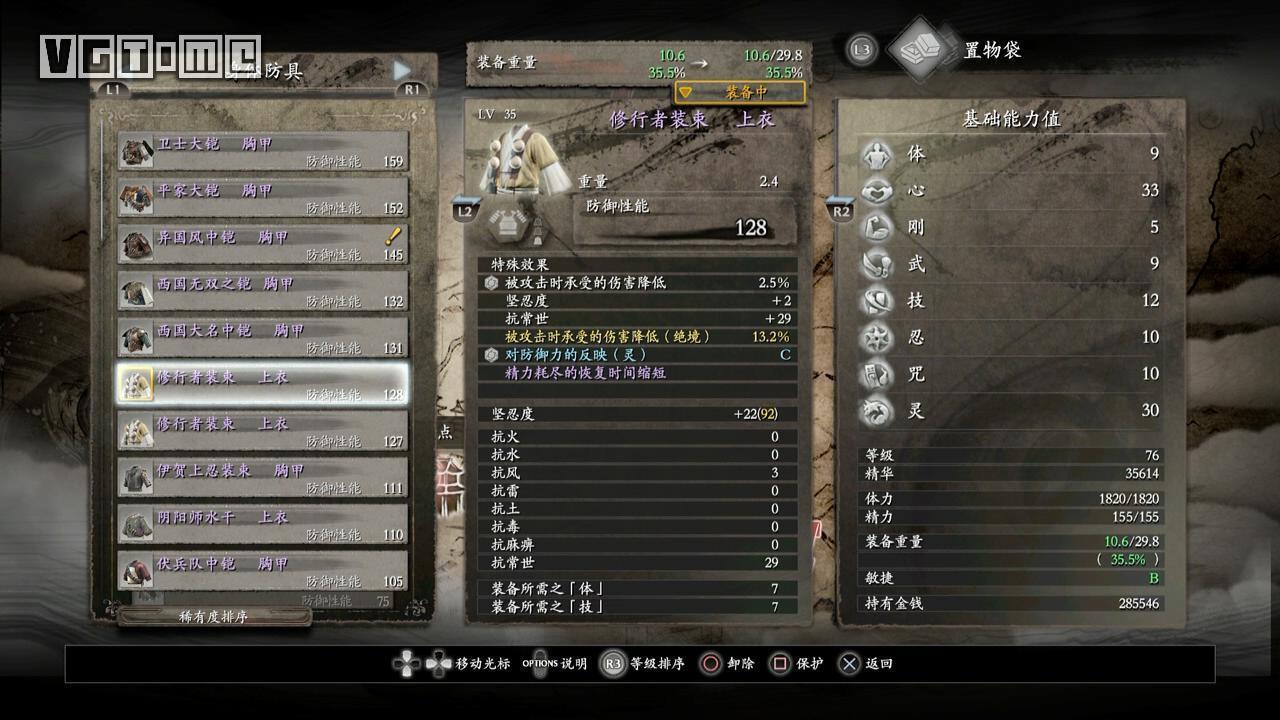The height and width of the screenshot is (720, 1280).
Task: Open the 置物袋 storage bag
Action: click(x=990, y=50)
